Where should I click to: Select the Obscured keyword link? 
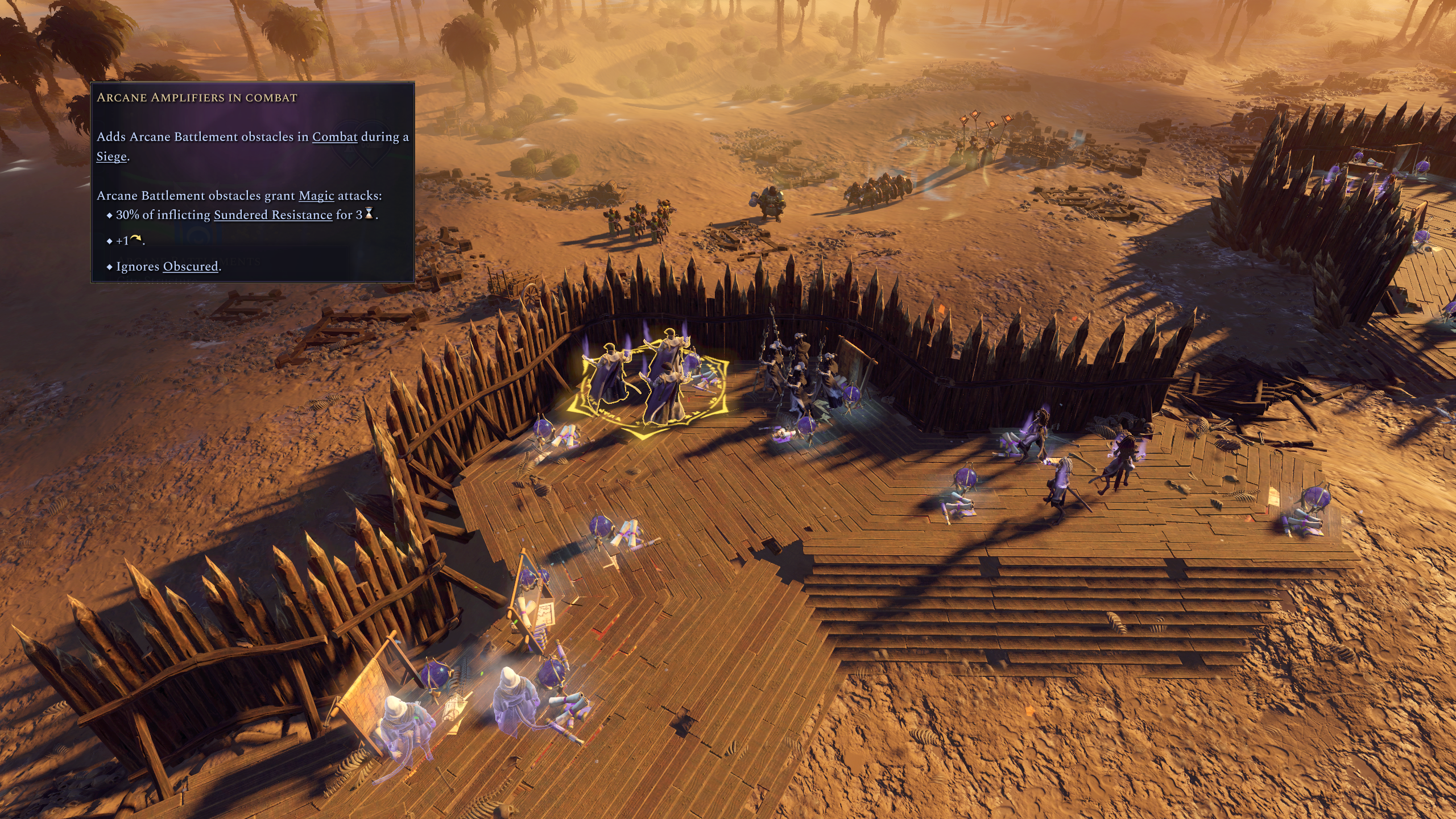pyautogui.click(x=191, y=266)
